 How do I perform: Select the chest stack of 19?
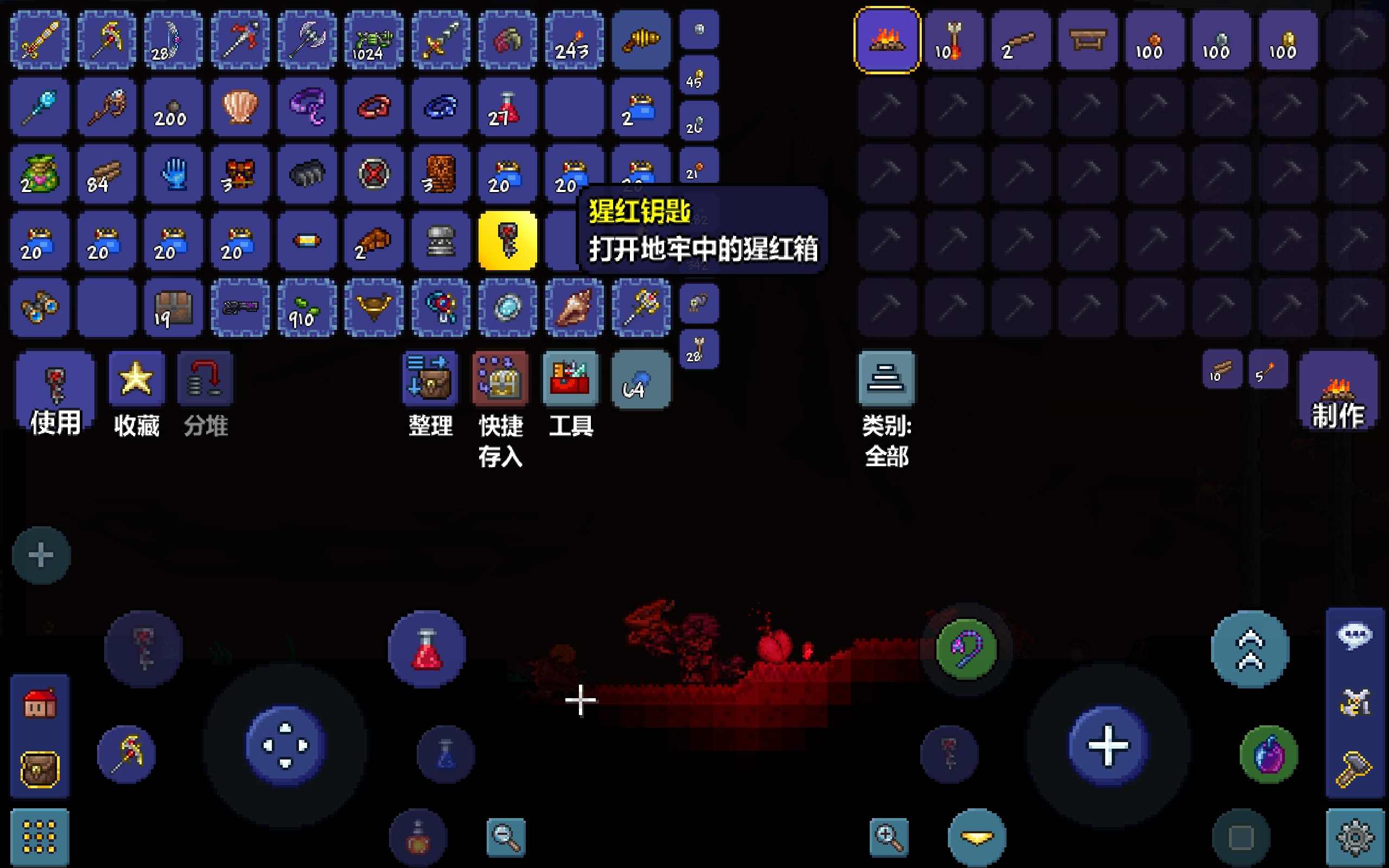point(173,308)
